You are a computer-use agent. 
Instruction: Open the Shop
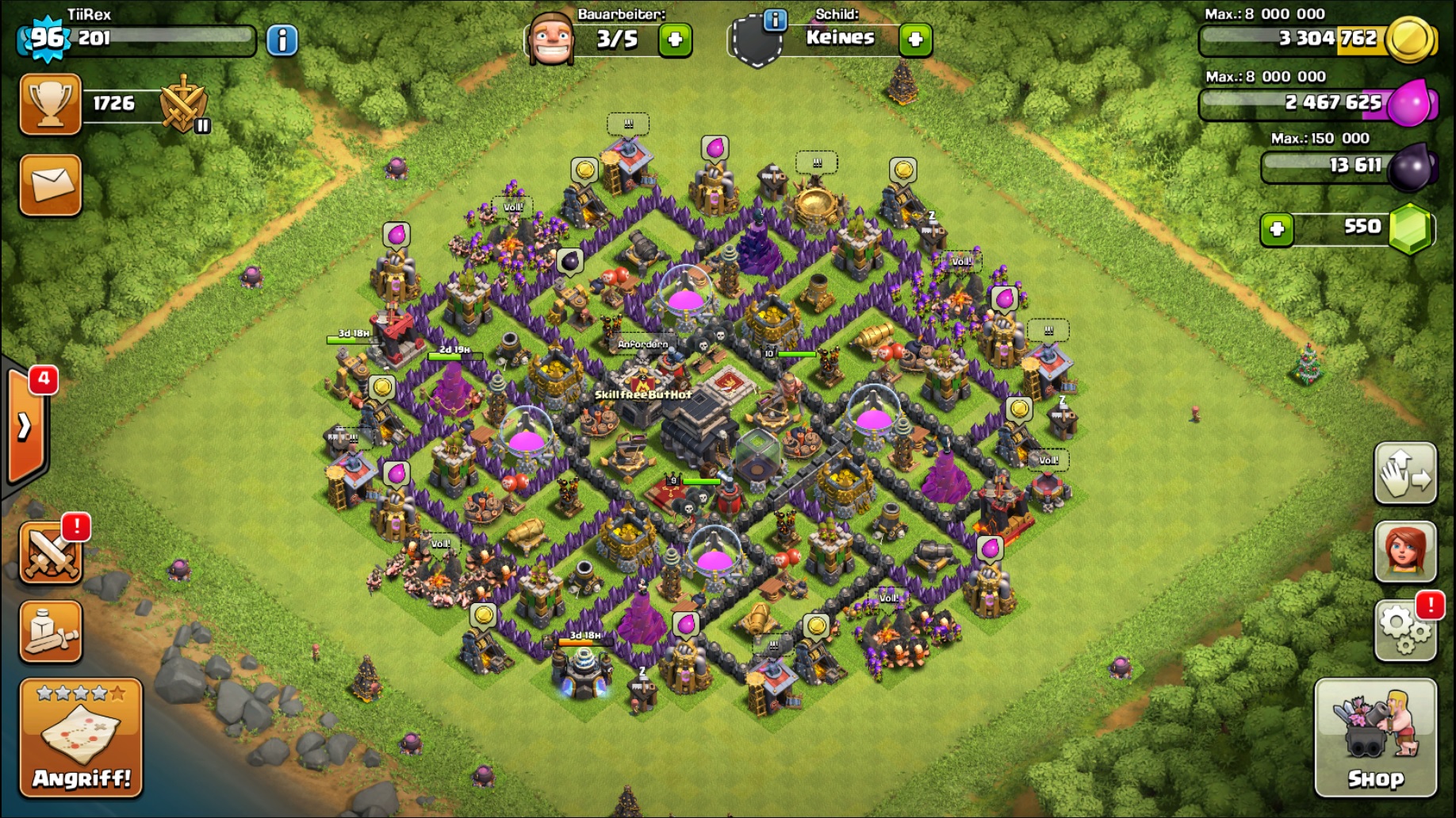(x=1375, y=738)
